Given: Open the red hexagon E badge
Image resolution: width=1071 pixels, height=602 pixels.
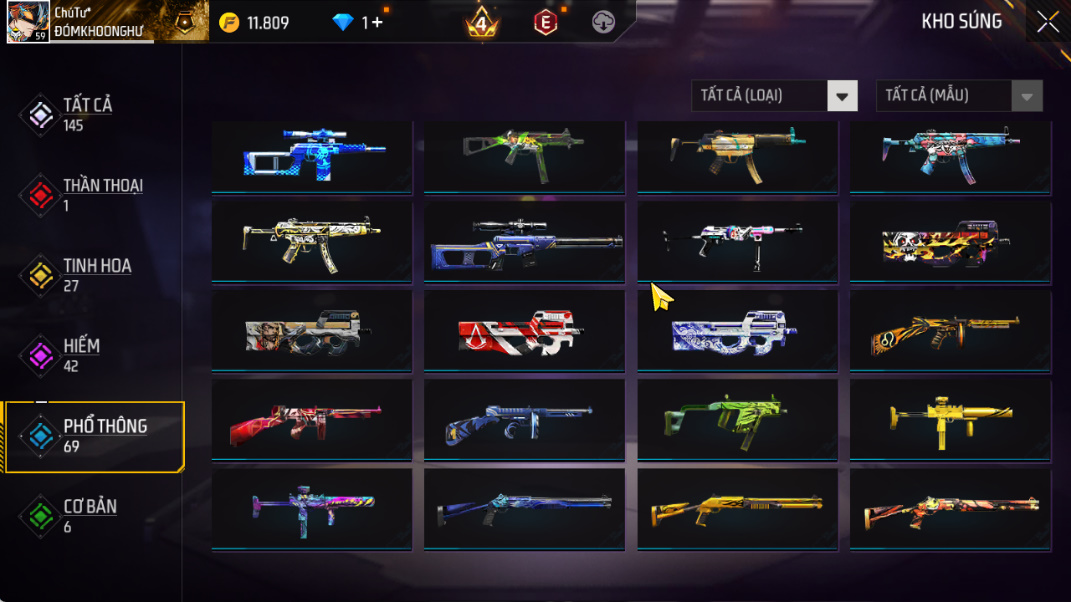Looking at the screenshot, I should [545, 22].
